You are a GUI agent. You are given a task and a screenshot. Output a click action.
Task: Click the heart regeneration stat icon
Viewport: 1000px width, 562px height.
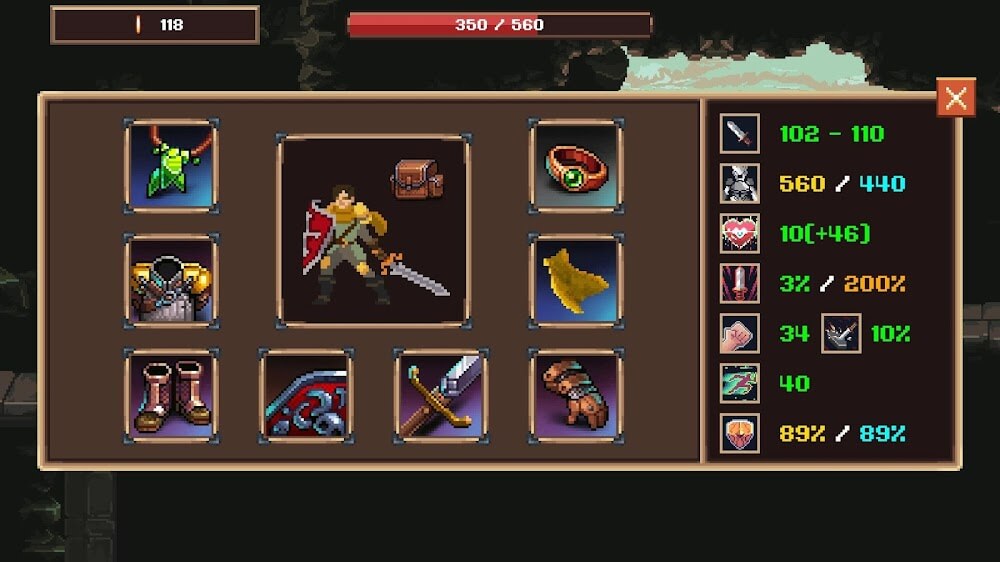click(740, 233)
